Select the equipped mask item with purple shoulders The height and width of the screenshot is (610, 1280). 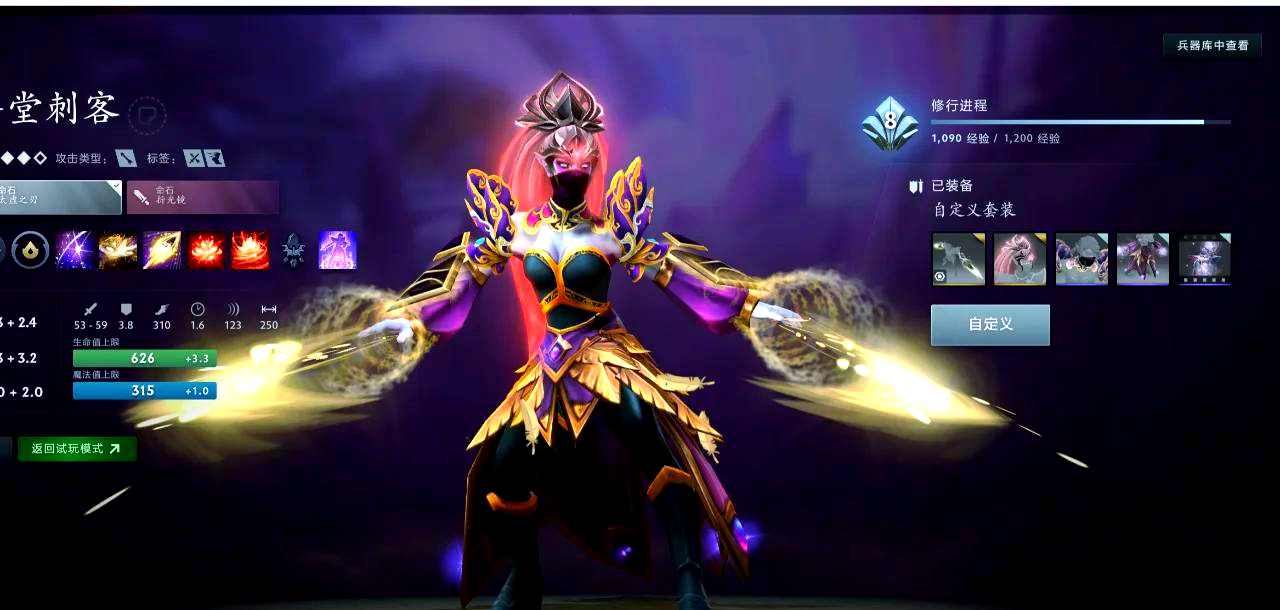coord(1081,259)
